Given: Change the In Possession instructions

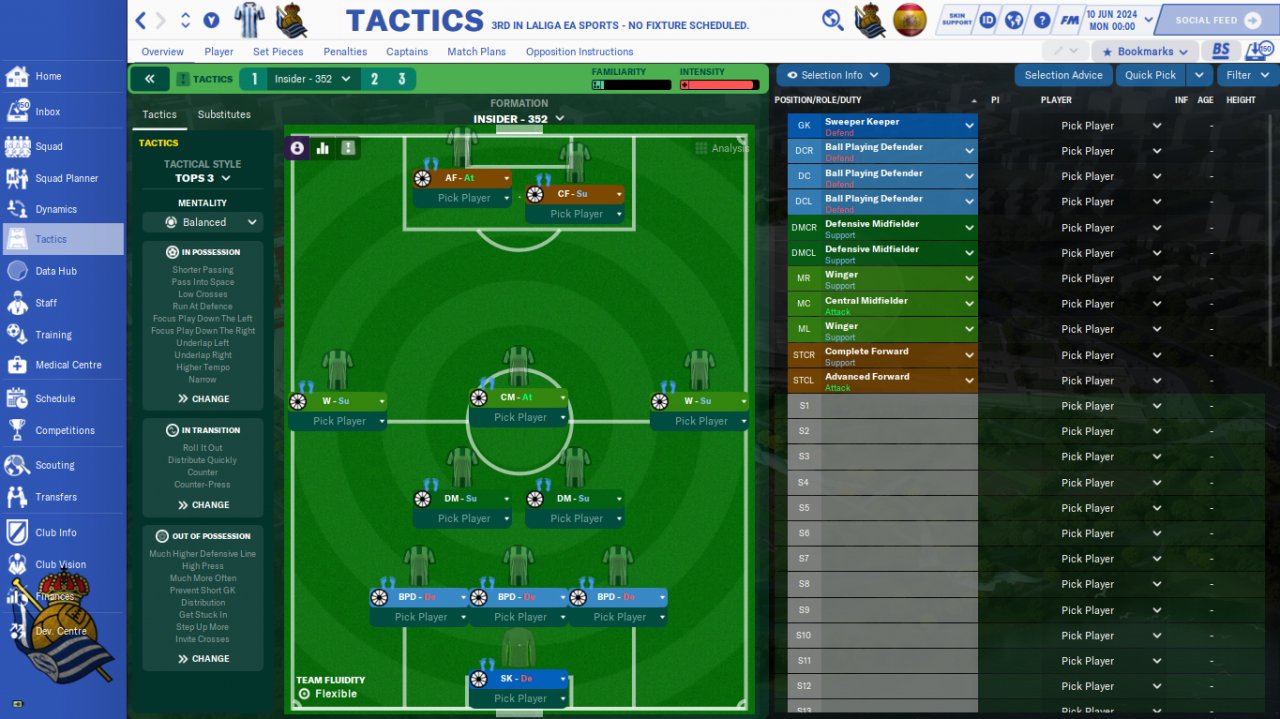Looking at the screenshot, I should tap(203, 399).
